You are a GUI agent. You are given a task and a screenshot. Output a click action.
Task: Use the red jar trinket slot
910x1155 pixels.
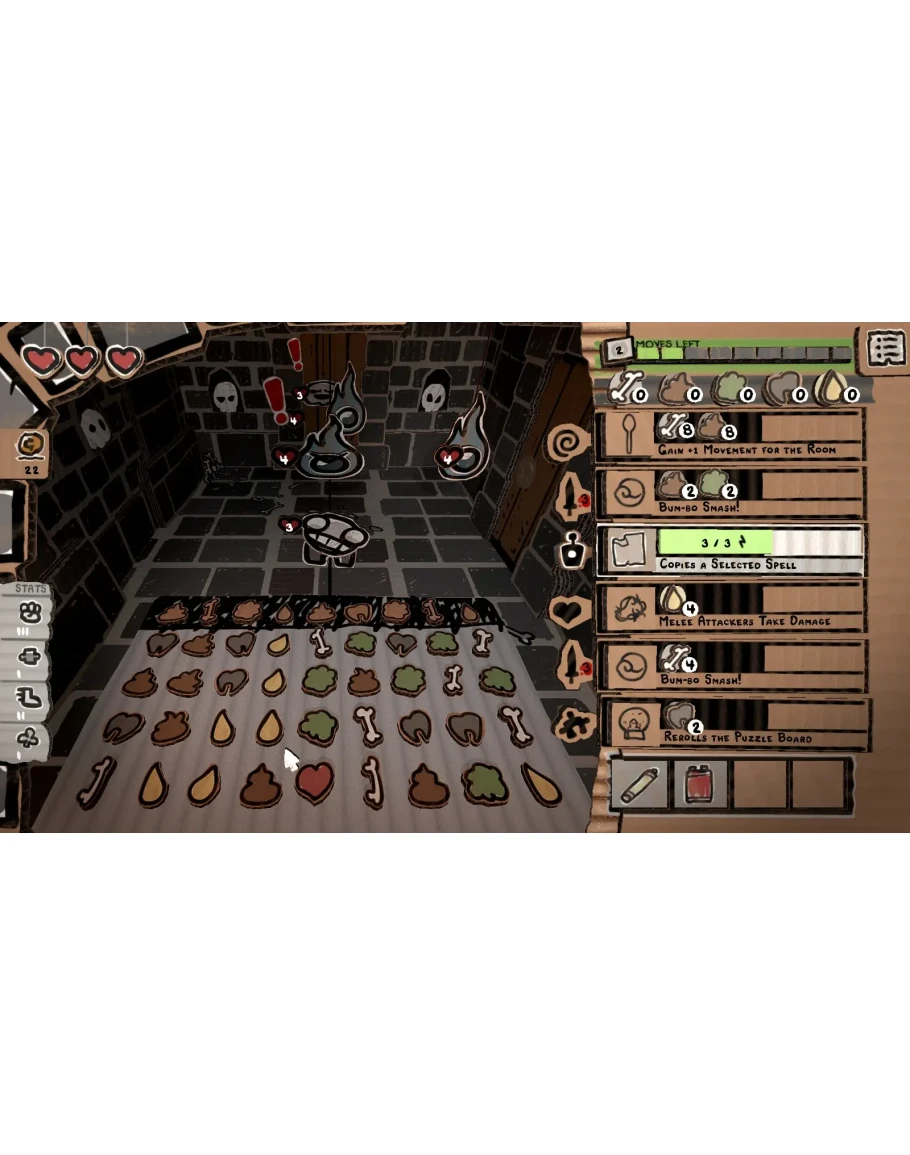tap(700, 783)
